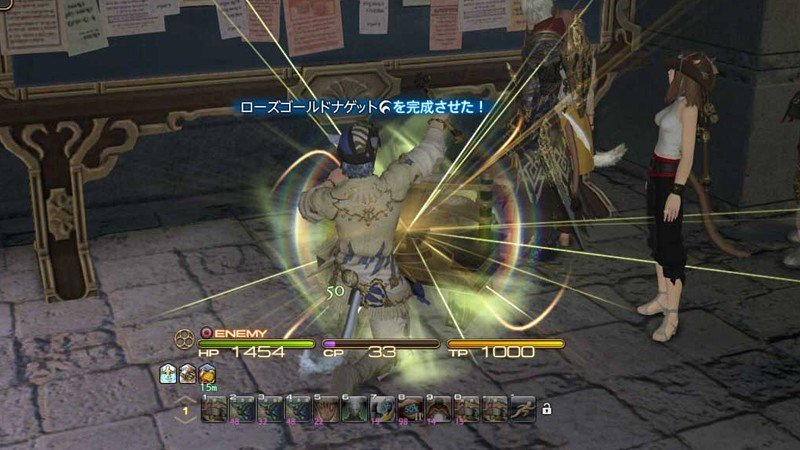Toggle the hotbar padlock
Image resolution: width=800 pixels, height=450 pixels.
coord(546,408)
